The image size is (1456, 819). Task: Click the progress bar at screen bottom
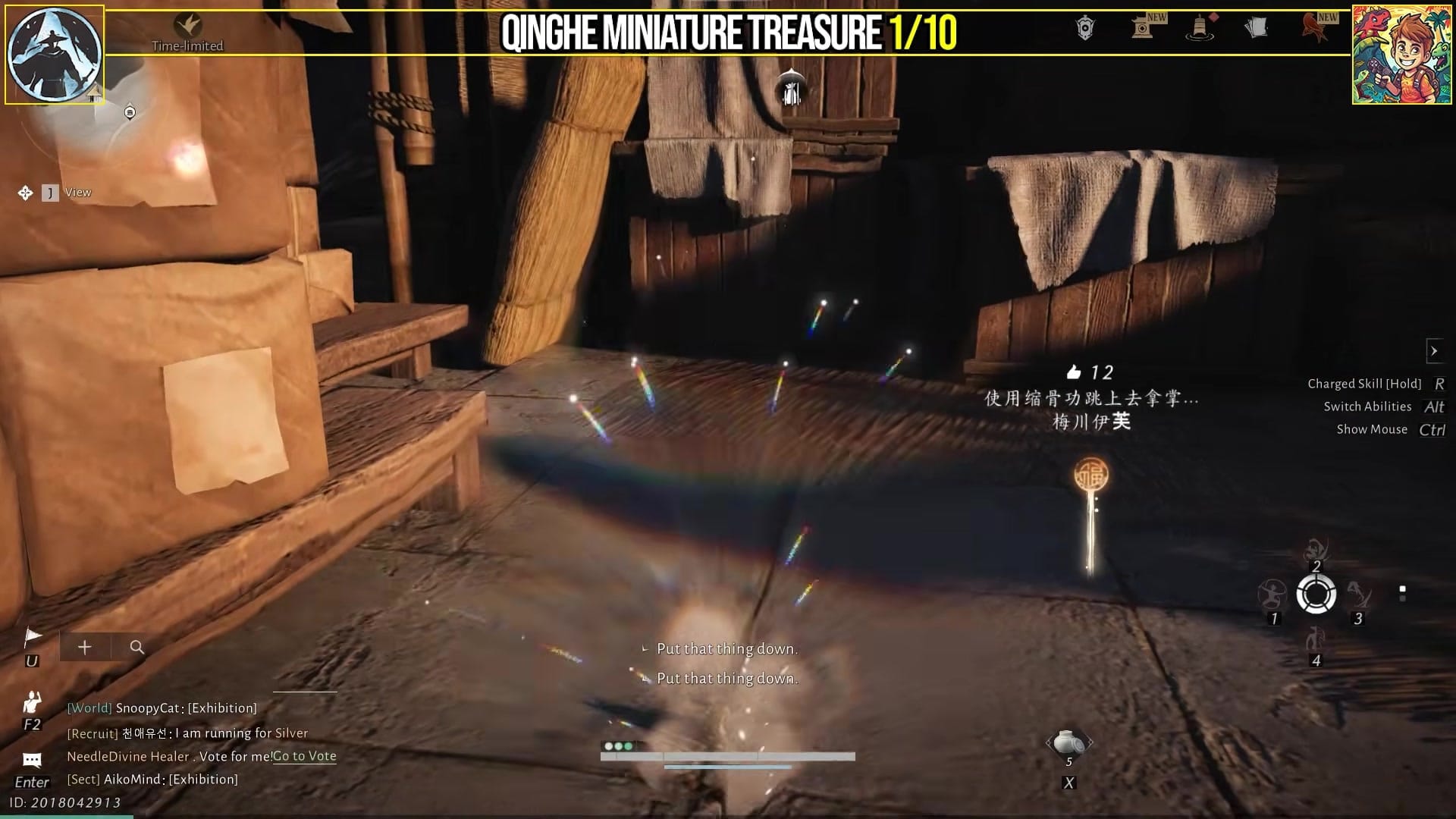728,755
